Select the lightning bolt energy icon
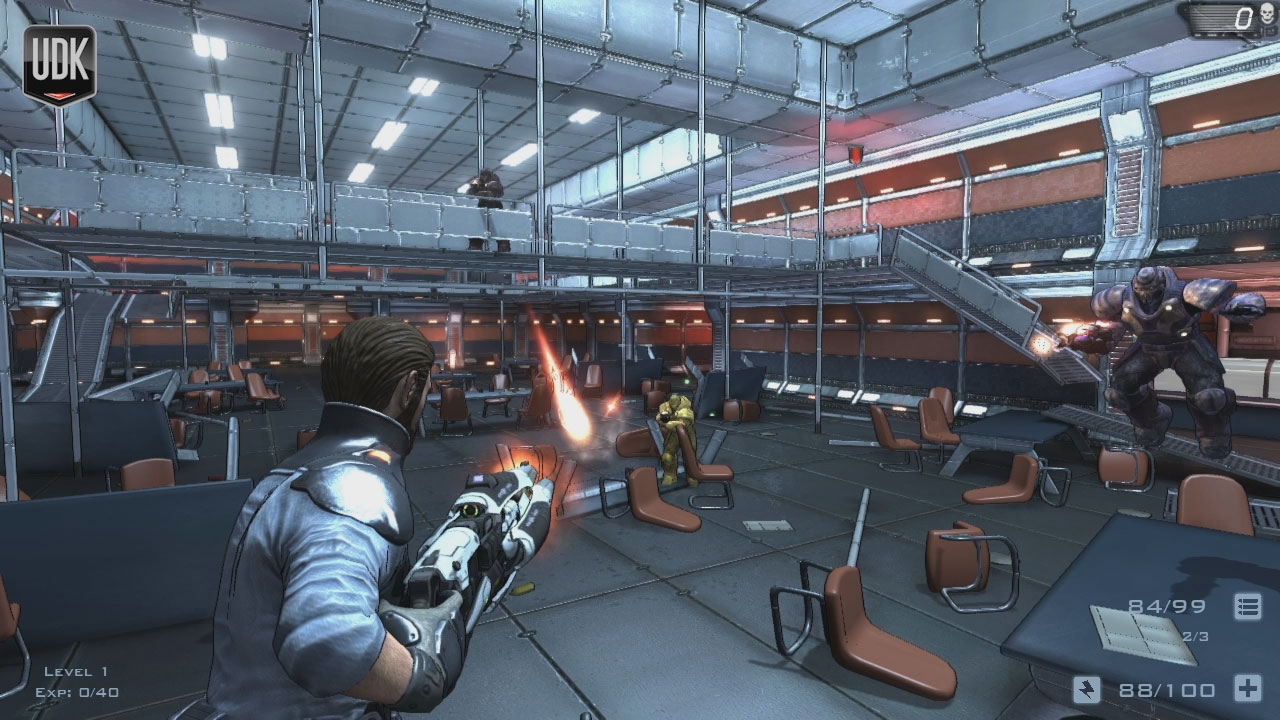1280x720 pixels. coord(1087,689)
